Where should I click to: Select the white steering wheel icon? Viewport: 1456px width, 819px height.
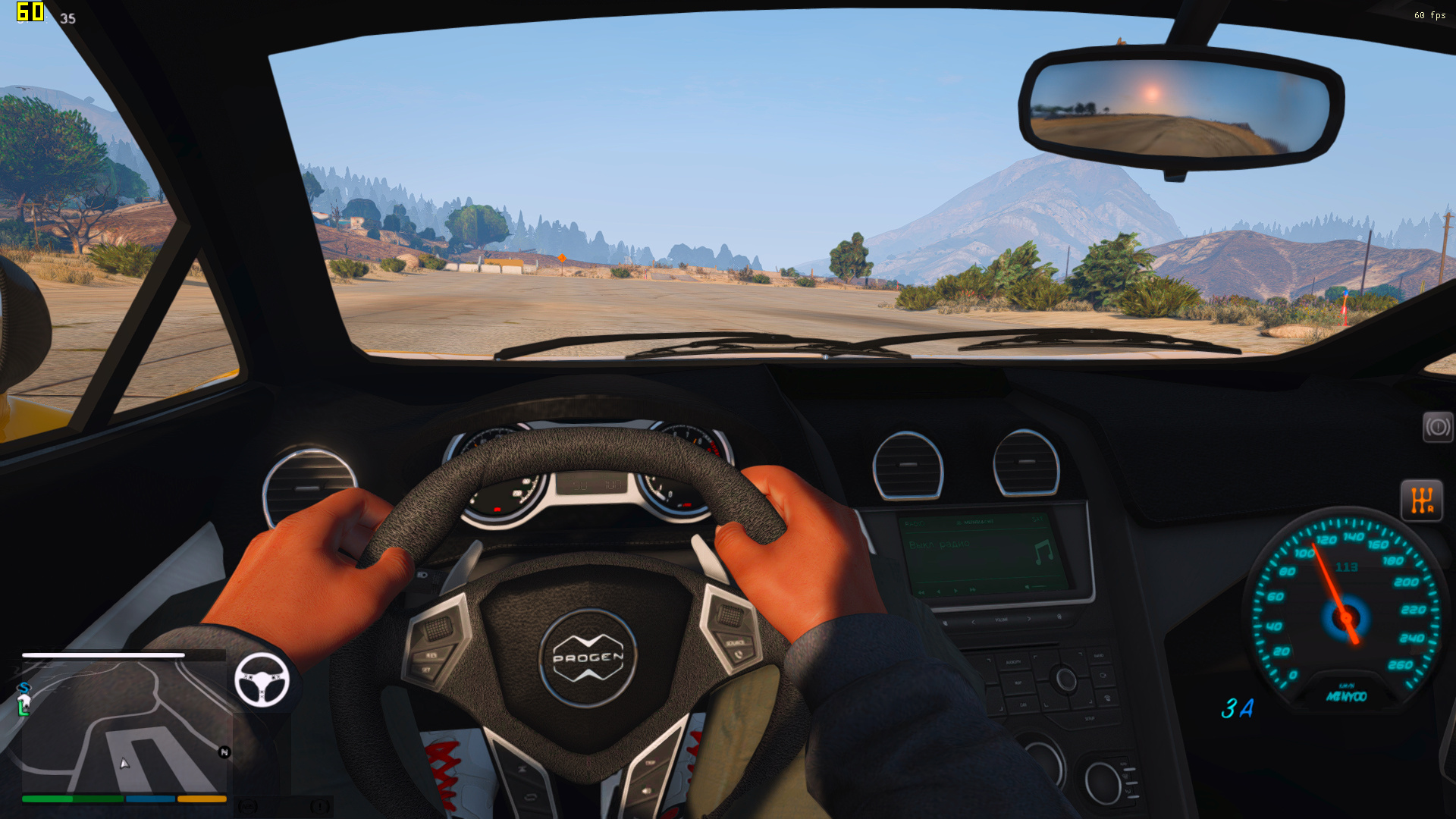(262, 680)
